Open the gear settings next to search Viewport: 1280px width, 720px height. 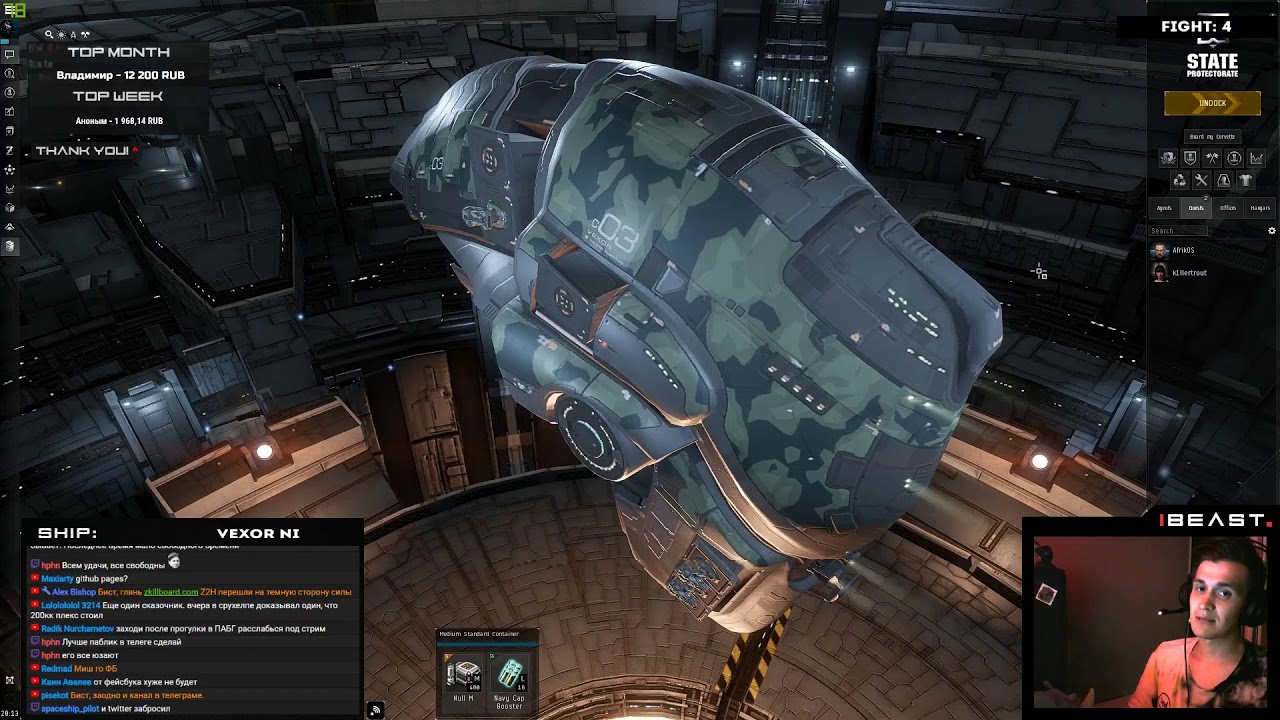[x=1272, y=231]
